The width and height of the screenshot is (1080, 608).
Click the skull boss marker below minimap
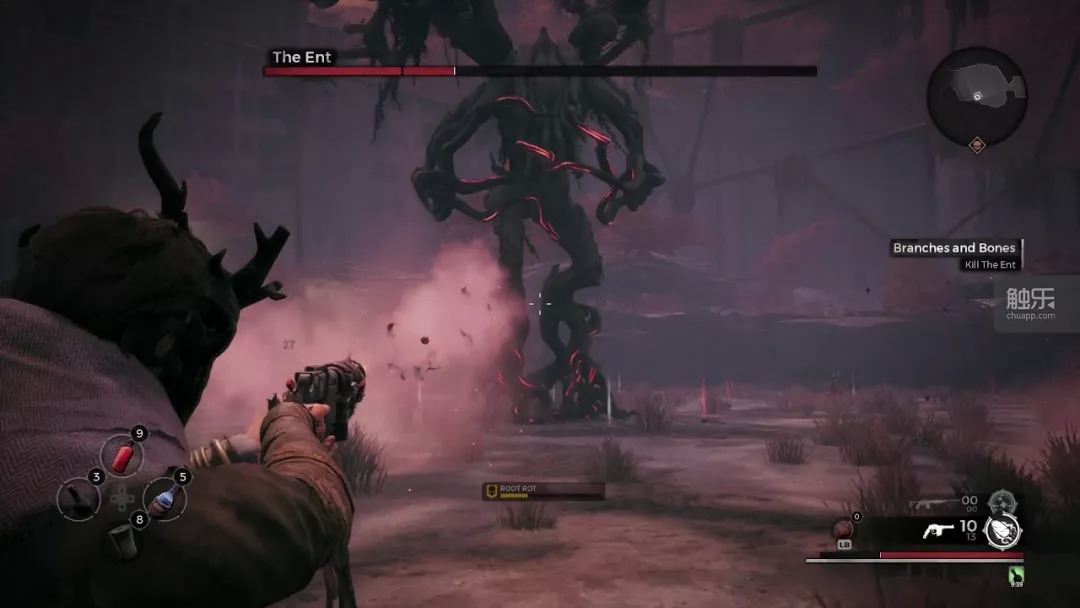(977, 146)
